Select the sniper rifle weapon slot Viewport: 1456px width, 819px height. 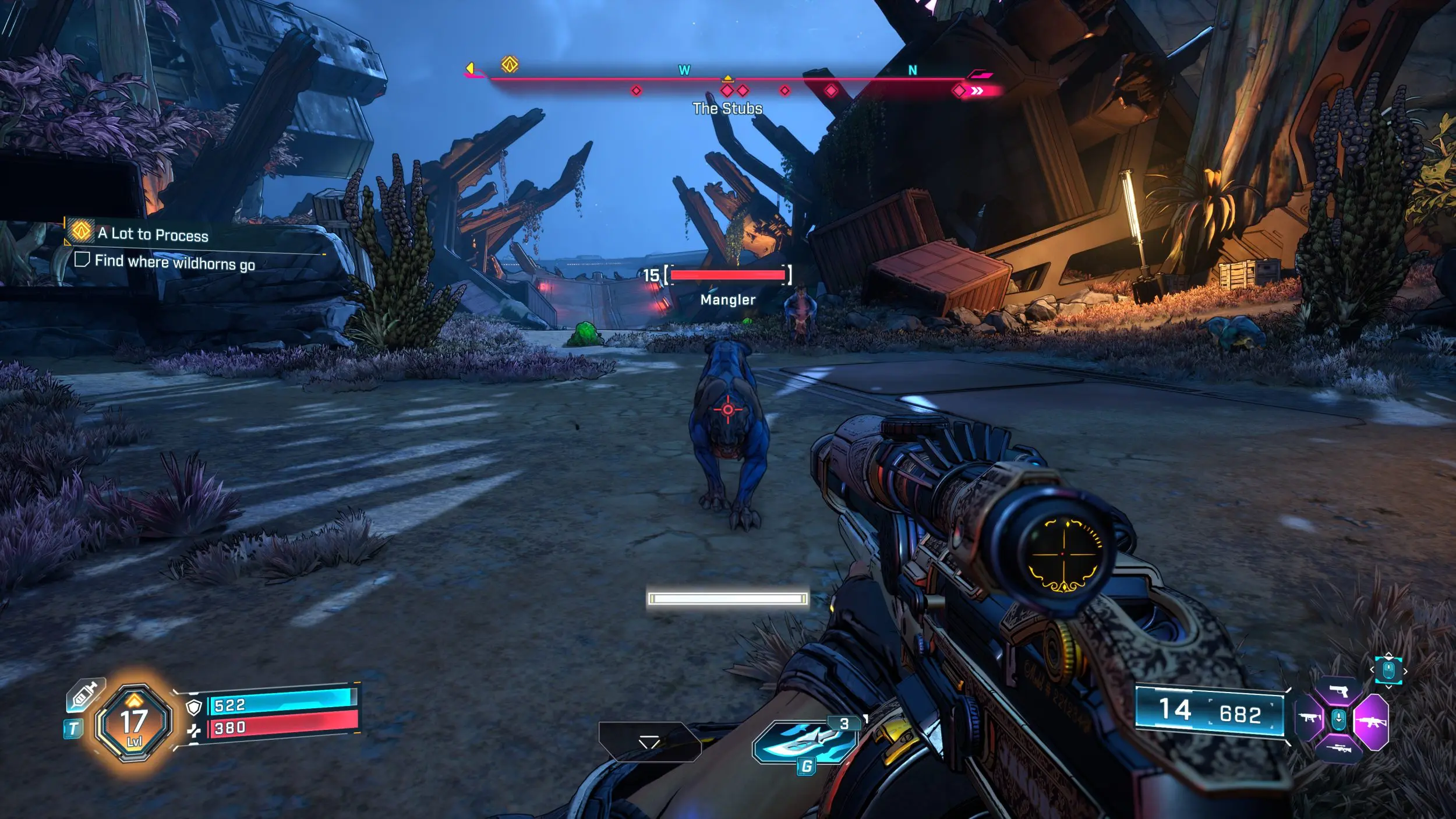point(1338,749)
